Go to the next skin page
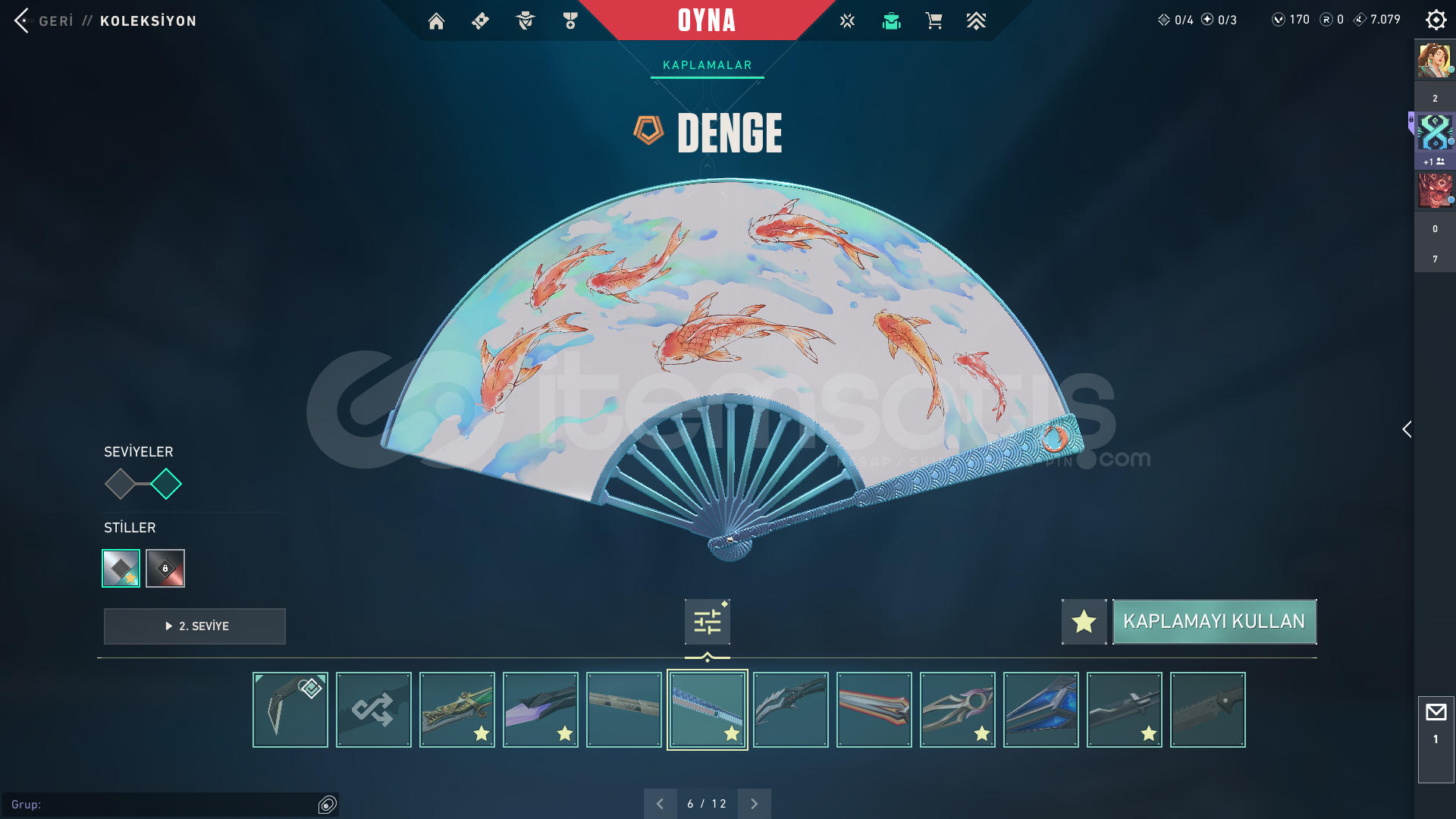Screen dimensions: 1456x819 (754, 804)
